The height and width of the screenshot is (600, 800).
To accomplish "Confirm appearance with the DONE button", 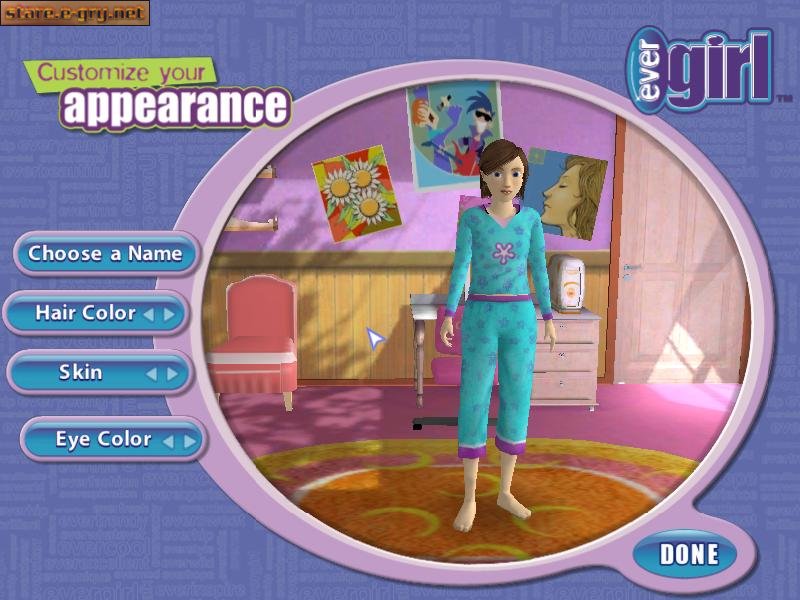I will tap(689, 554).
